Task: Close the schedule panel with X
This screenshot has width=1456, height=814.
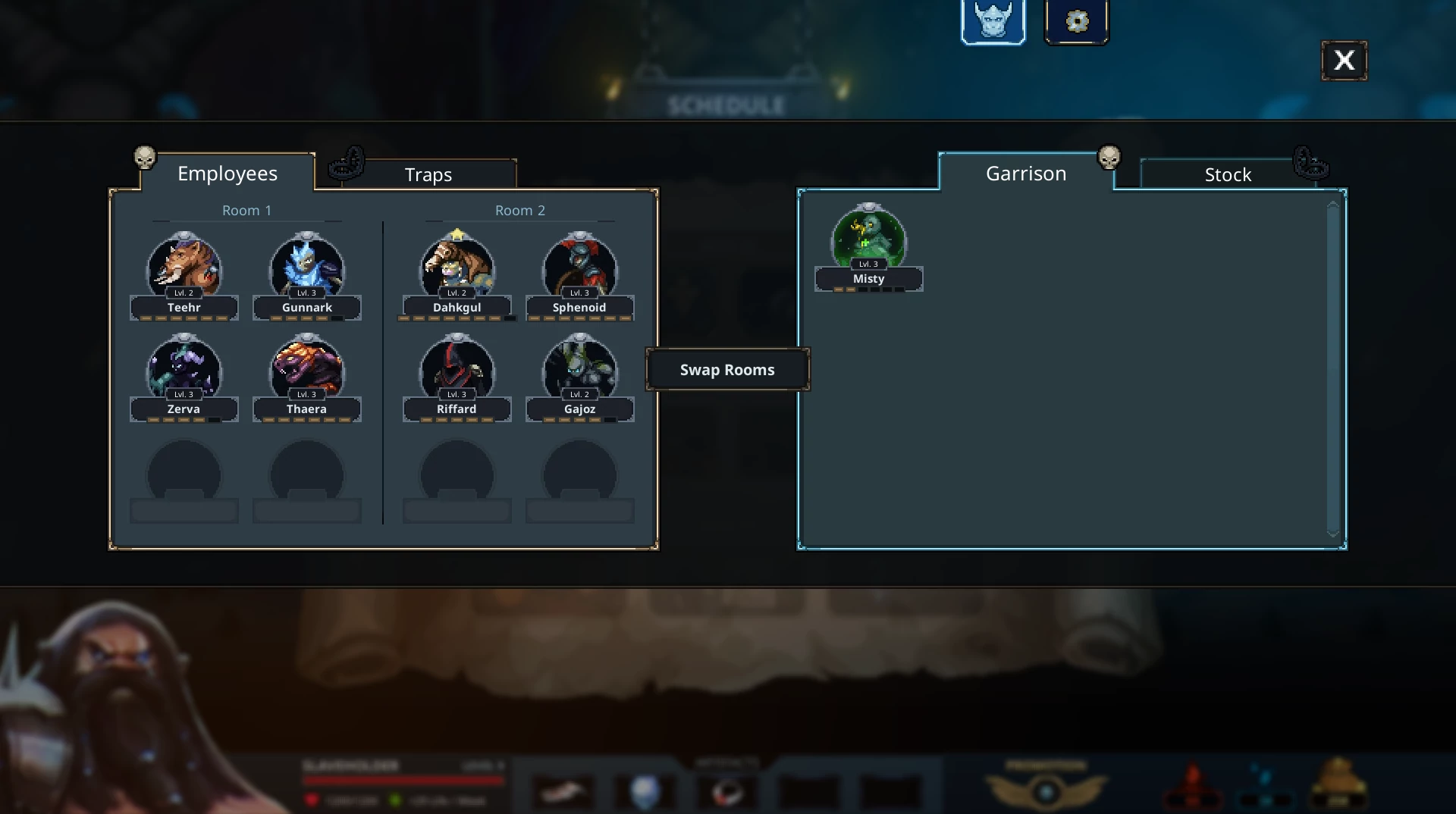Action: point(1344,61)
